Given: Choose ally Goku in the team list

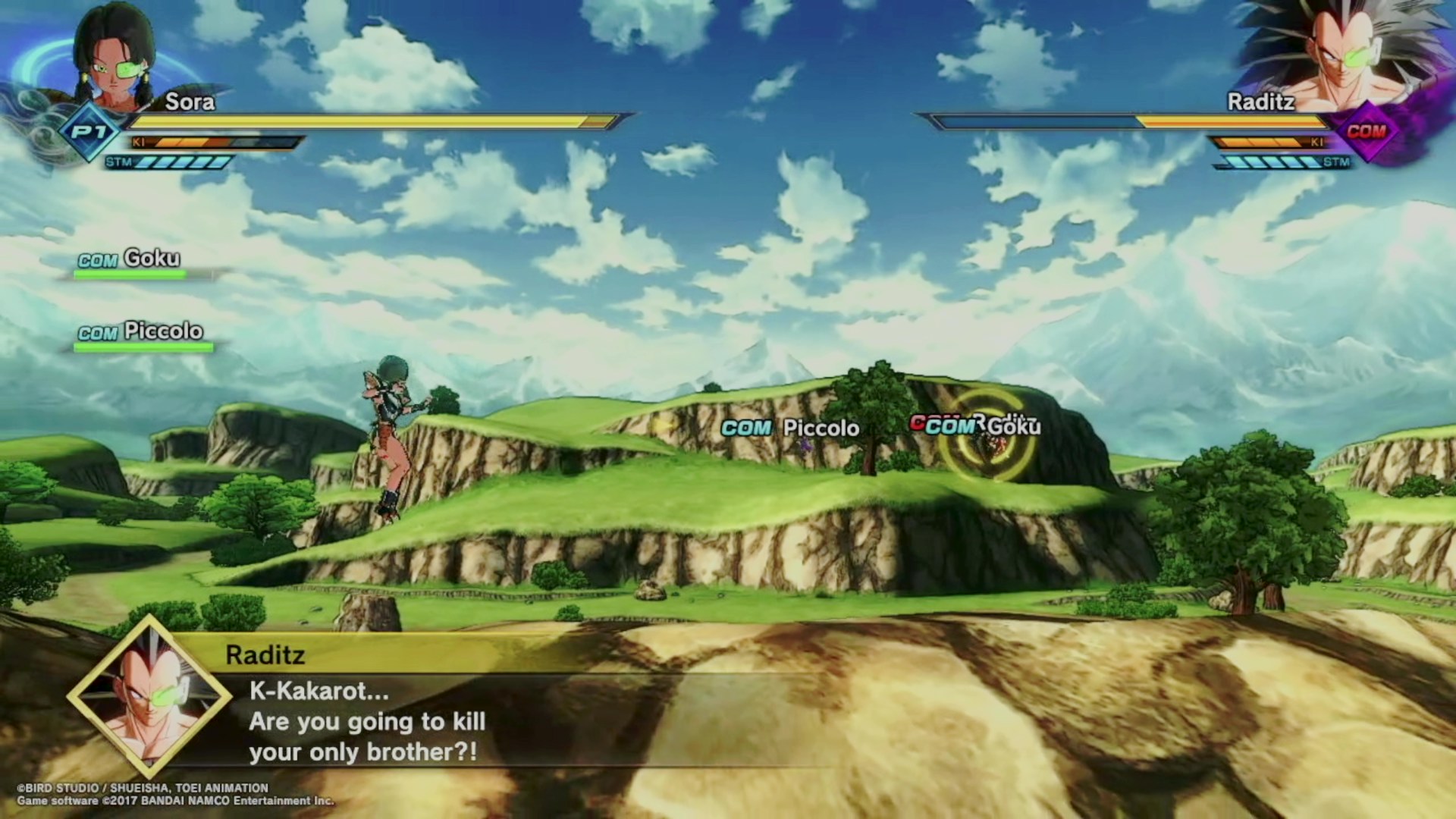Looking at the screenshot, I should [130, 260].
